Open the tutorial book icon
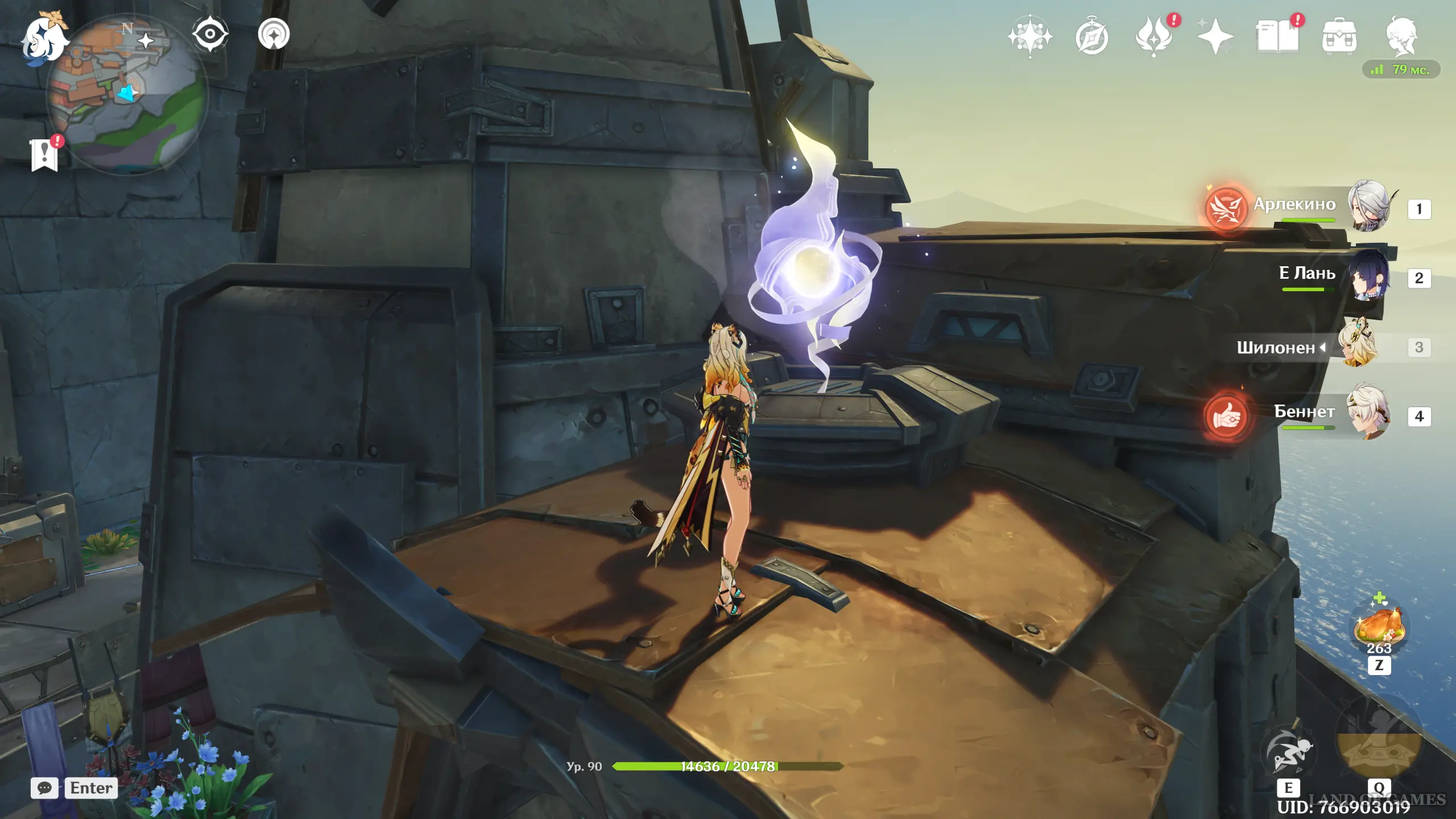This screenshot has height=819, width=1456. [x=1277, y=38]
